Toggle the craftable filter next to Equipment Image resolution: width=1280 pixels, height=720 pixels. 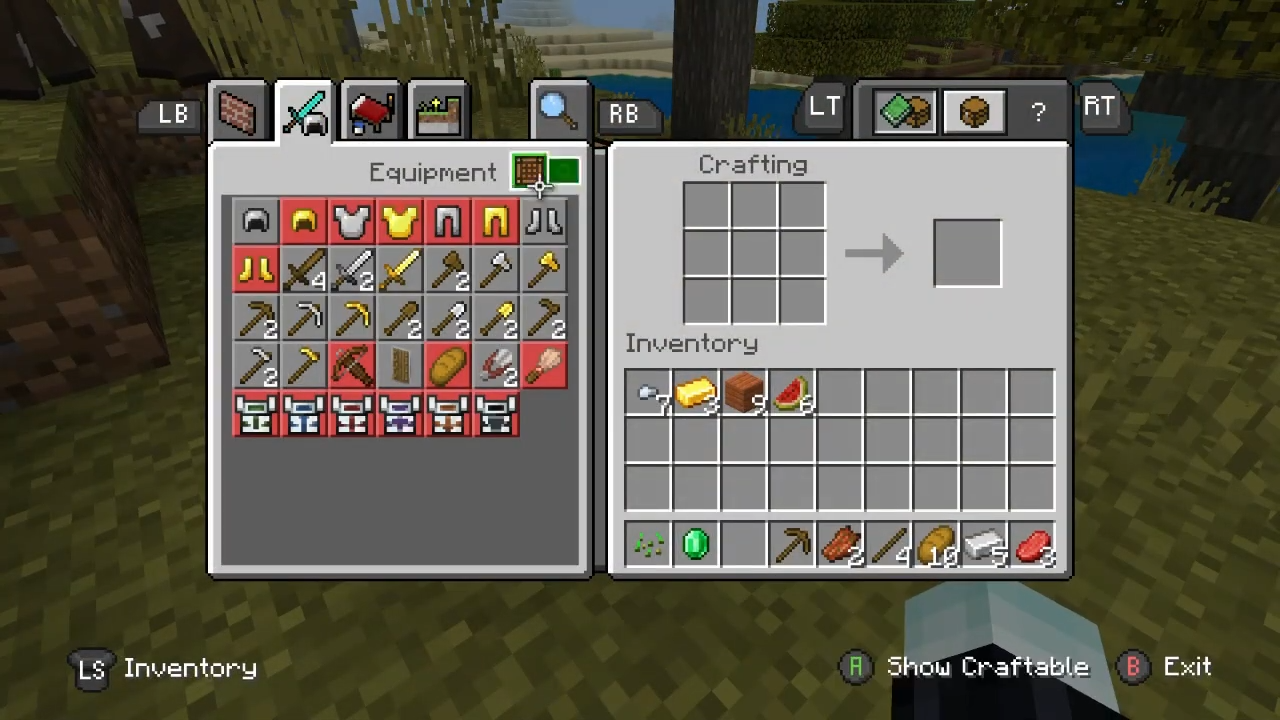(x=545, y=172)
